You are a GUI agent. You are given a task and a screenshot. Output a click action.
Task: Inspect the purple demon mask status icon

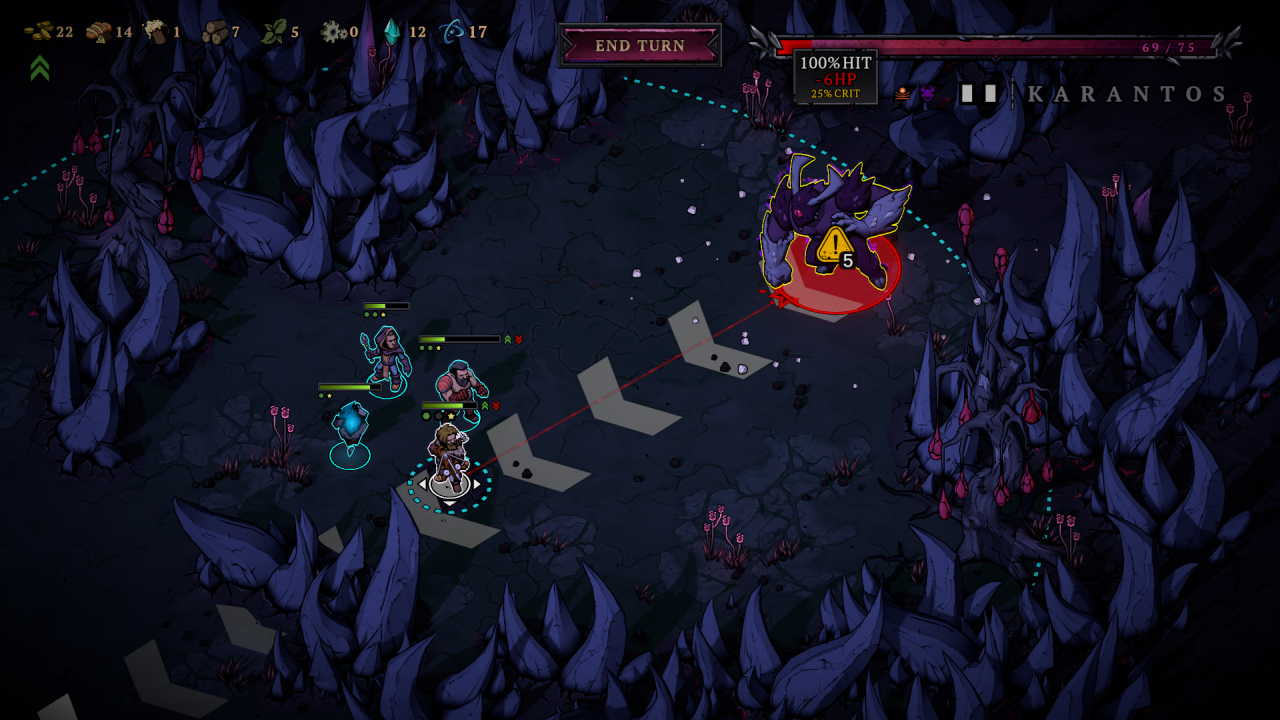pyautogui.click(x=927, y=94)
